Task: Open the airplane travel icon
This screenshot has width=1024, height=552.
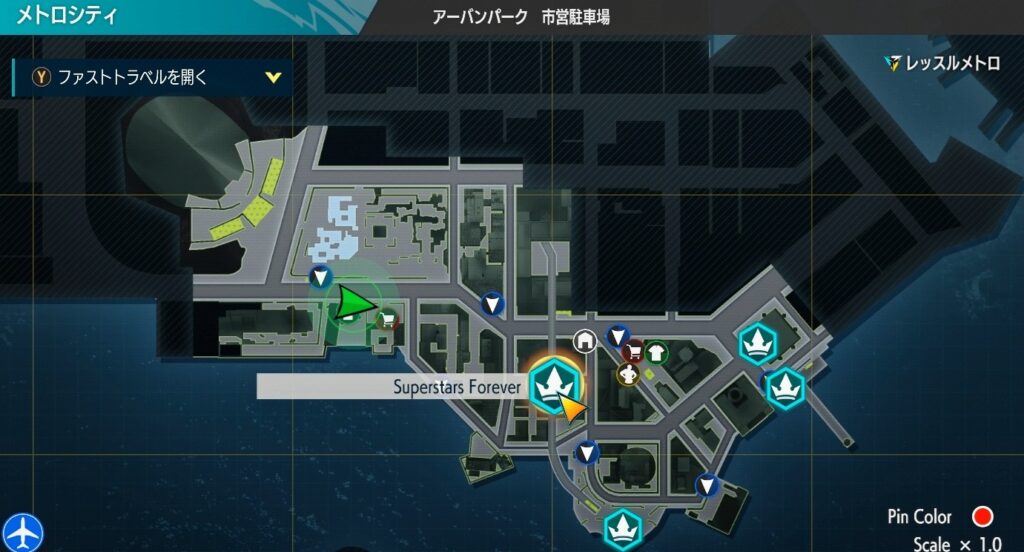Action: 22,530
